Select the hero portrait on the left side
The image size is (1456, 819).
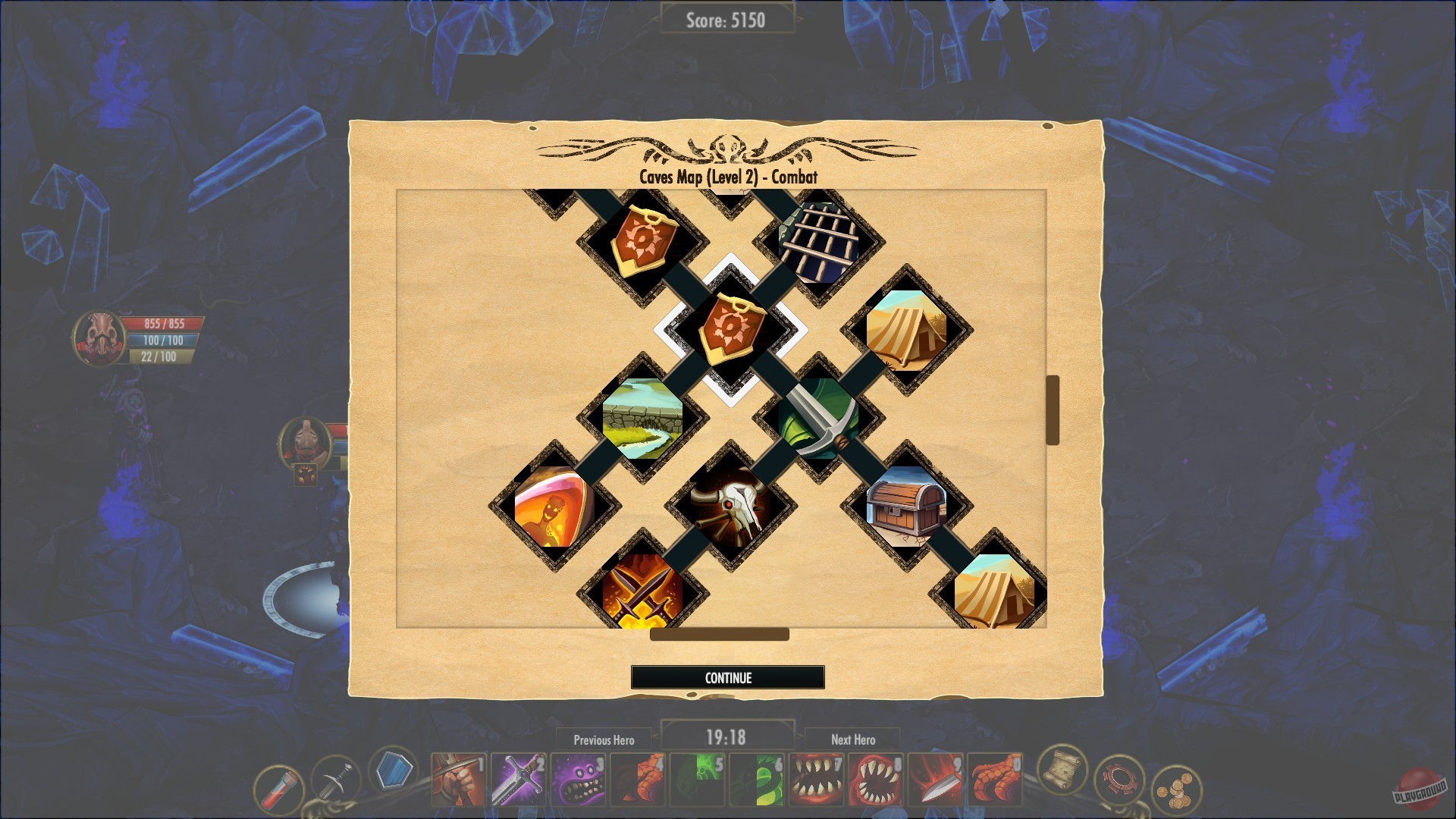pos(101,337)
